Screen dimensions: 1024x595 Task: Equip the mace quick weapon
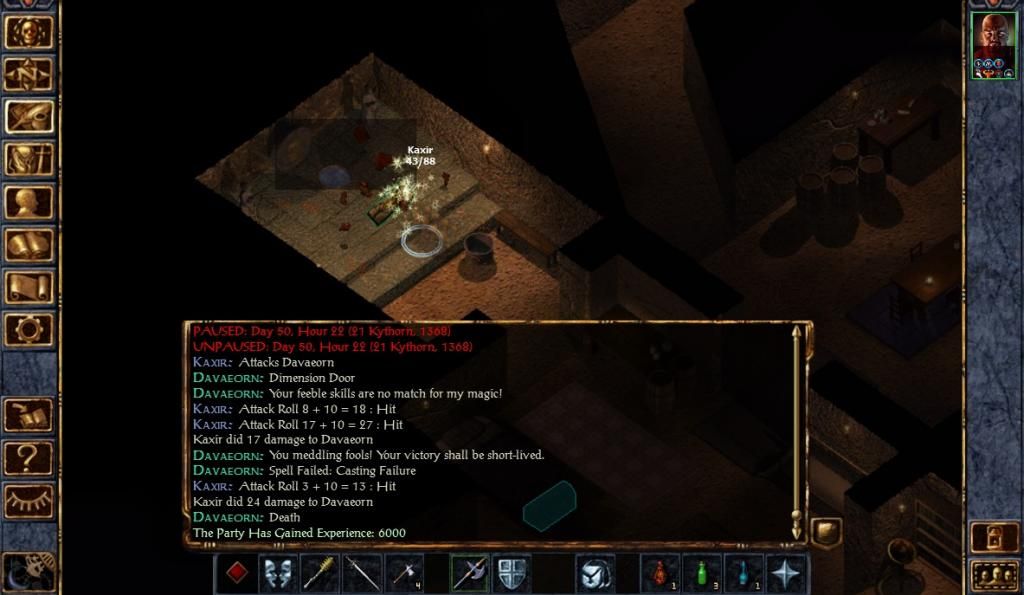(x=320, y=574)
